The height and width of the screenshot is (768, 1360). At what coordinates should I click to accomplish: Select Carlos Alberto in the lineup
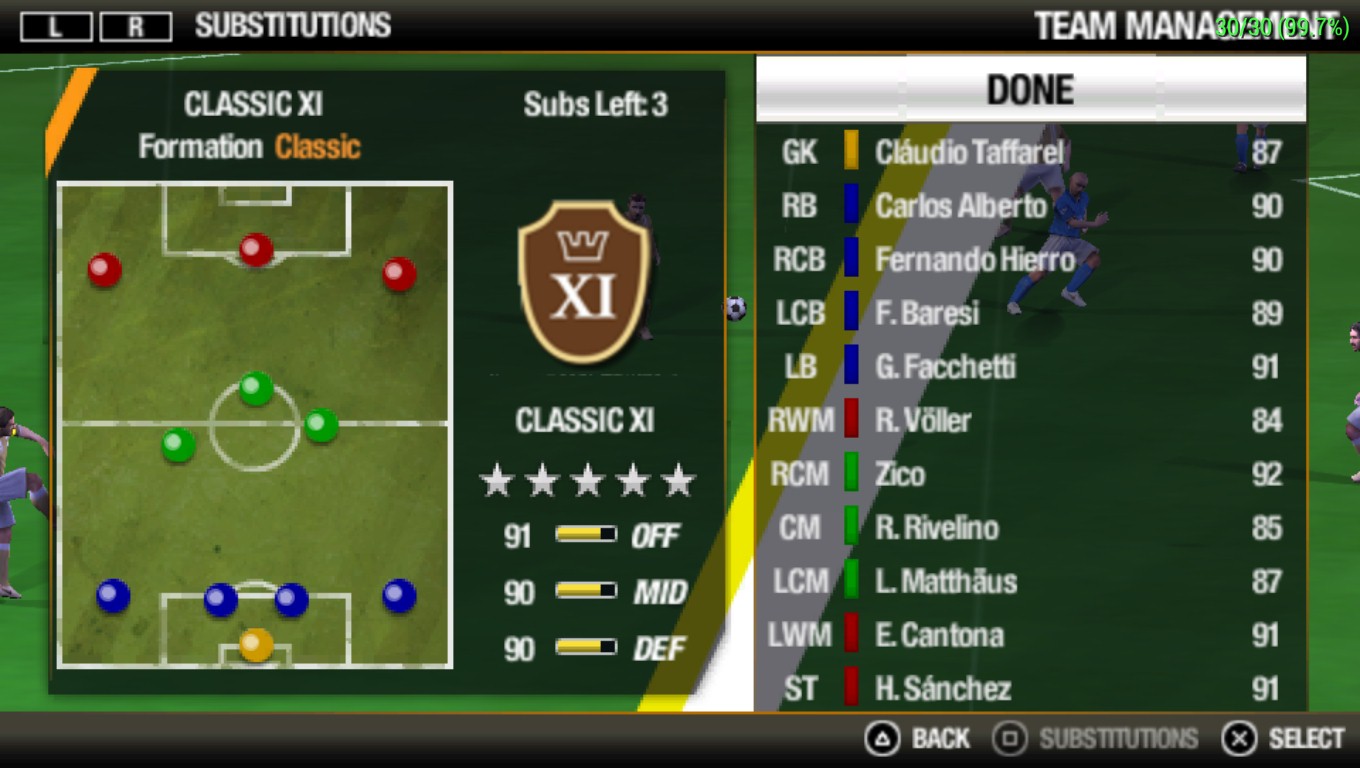[1030, 206]
